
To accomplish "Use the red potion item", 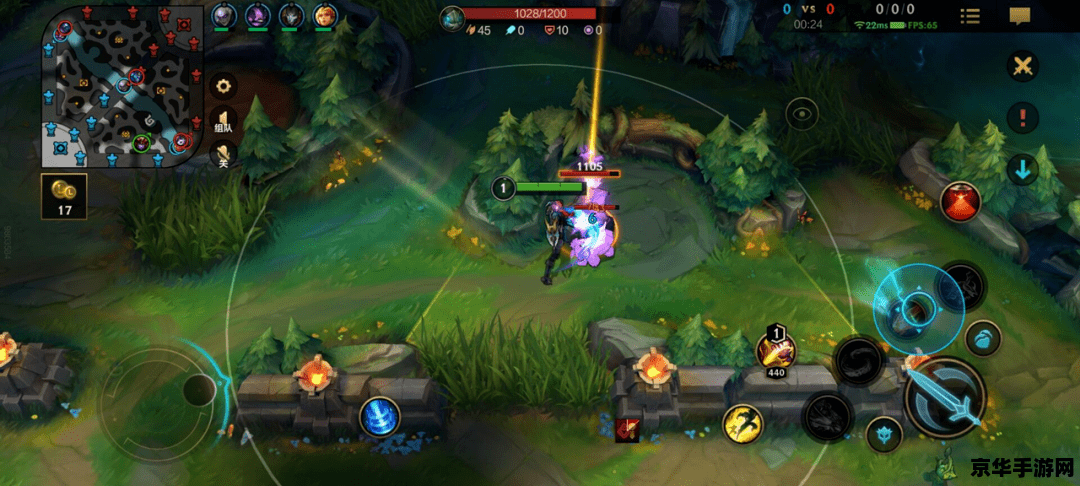I will pos(960,202).
